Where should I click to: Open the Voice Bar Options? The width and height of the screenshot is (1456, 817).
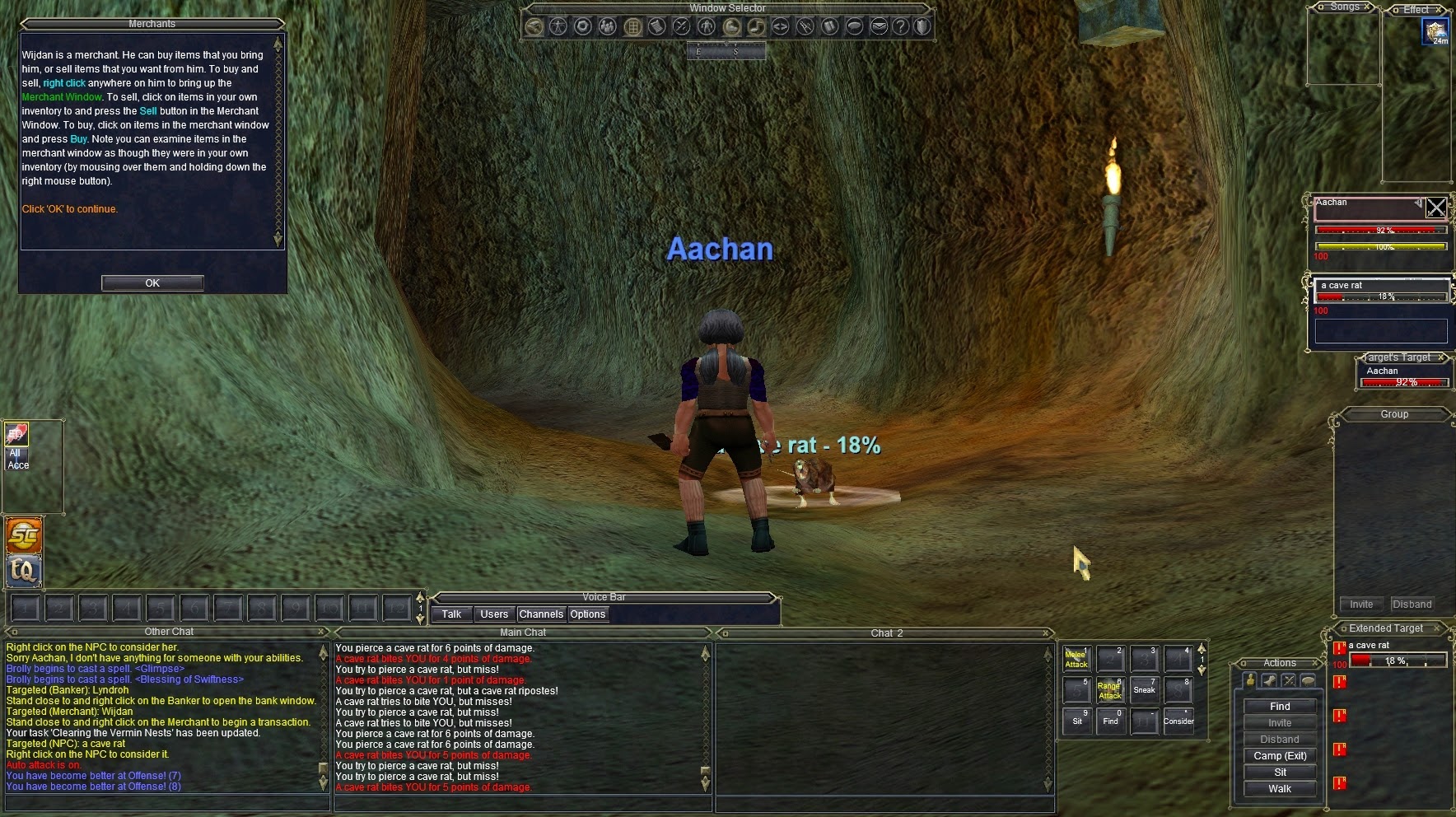click(587, 614)
